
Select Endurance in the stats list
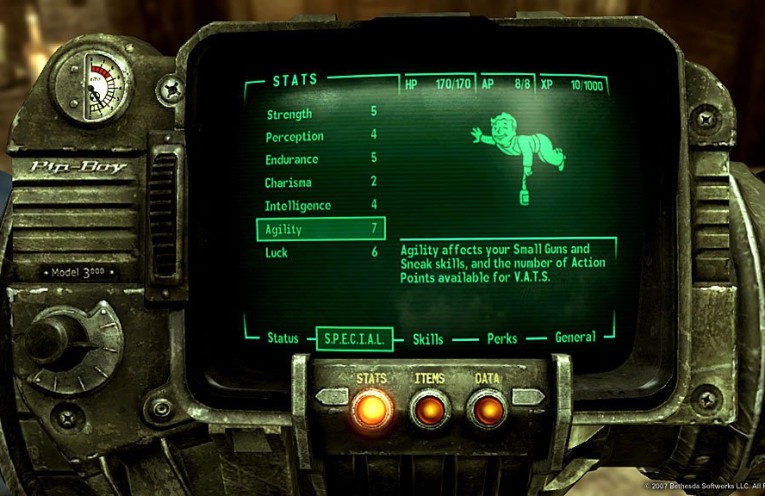point(292,160)
